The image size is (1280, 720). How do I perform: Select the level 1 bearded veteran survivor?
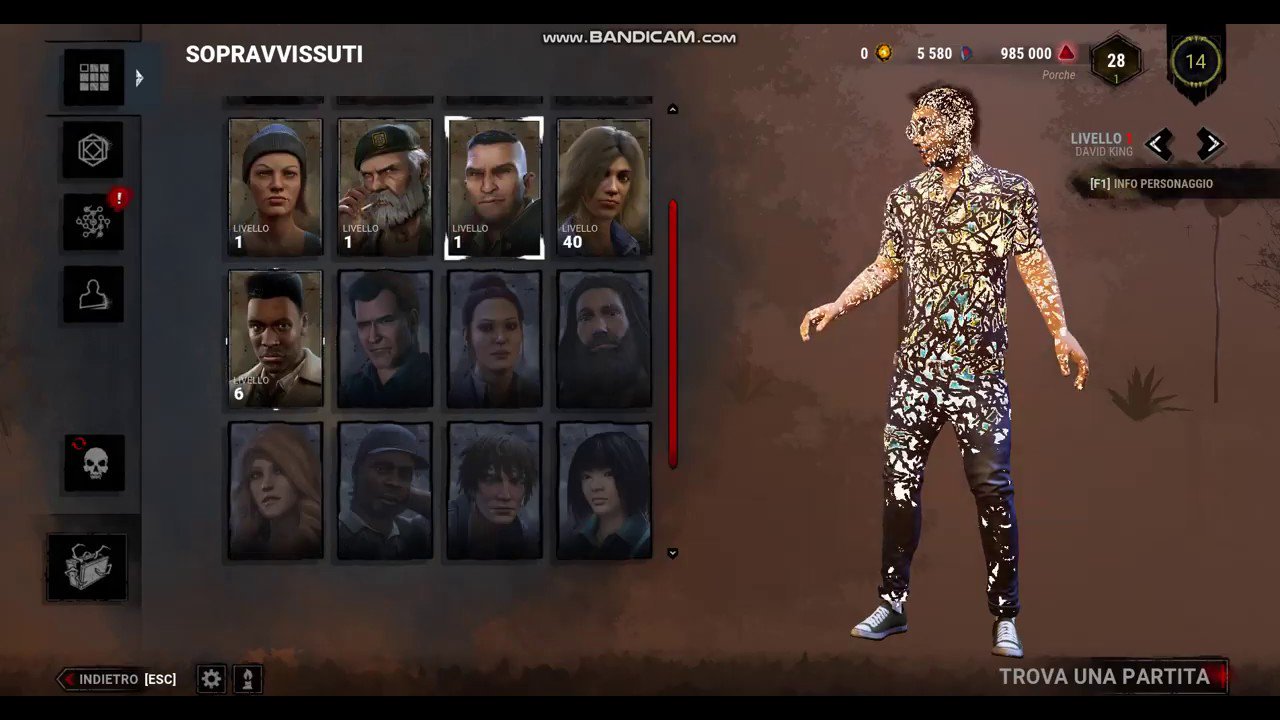pos(384,186)
